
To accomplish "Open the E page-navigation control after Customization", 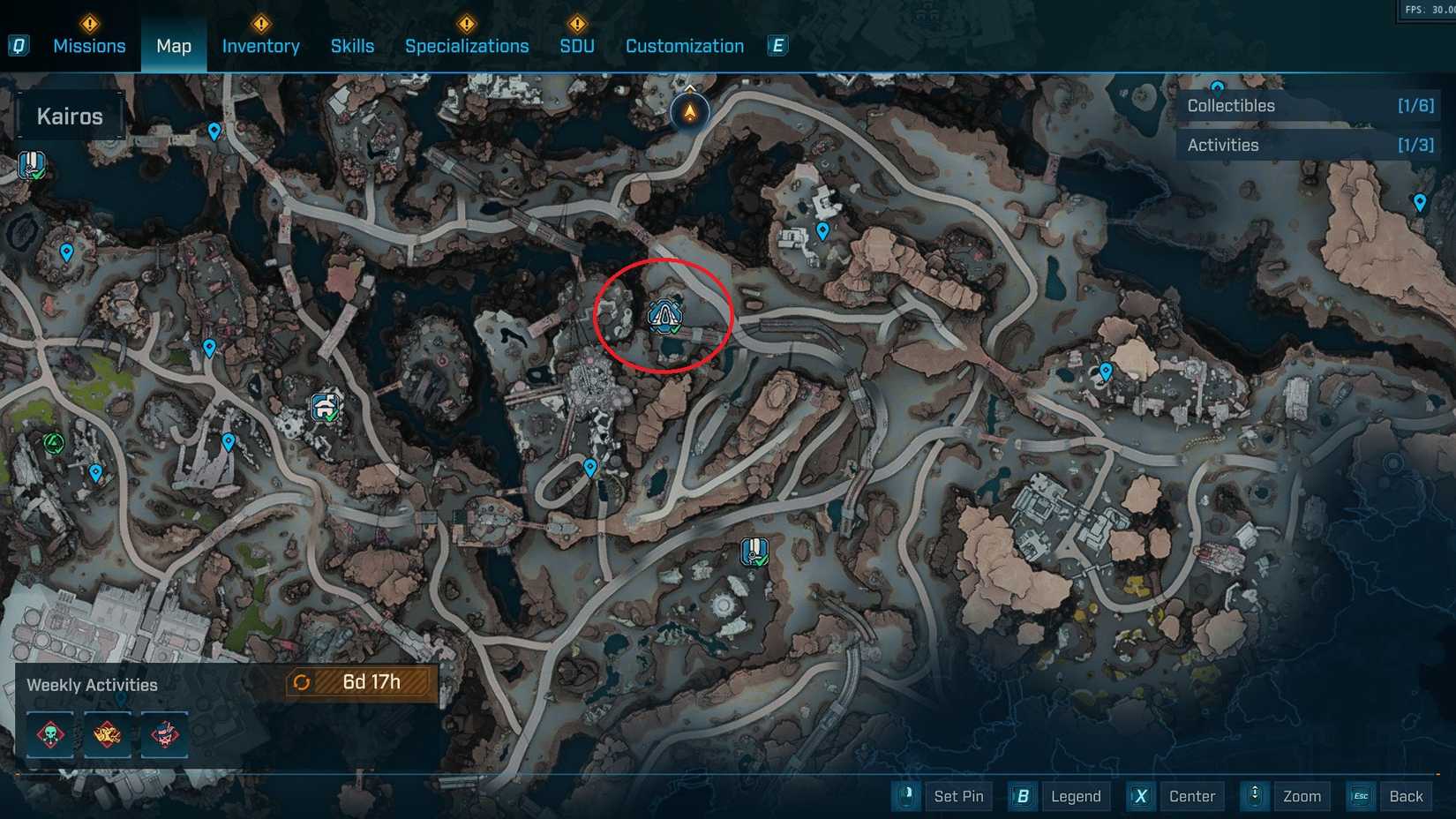I will point(777,45).
